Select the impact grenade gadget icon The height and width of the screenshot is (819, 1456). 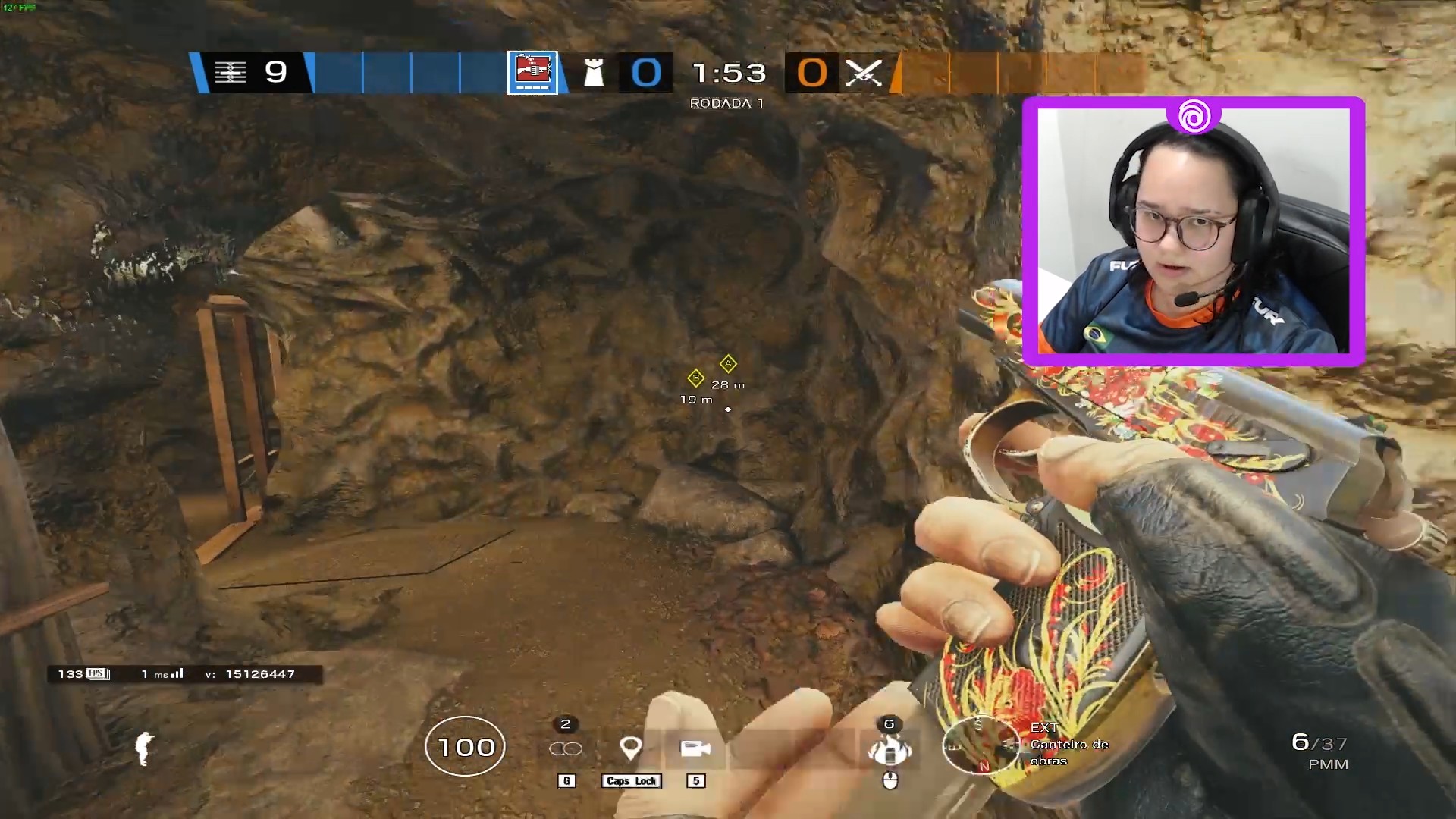tap(566, 748)
